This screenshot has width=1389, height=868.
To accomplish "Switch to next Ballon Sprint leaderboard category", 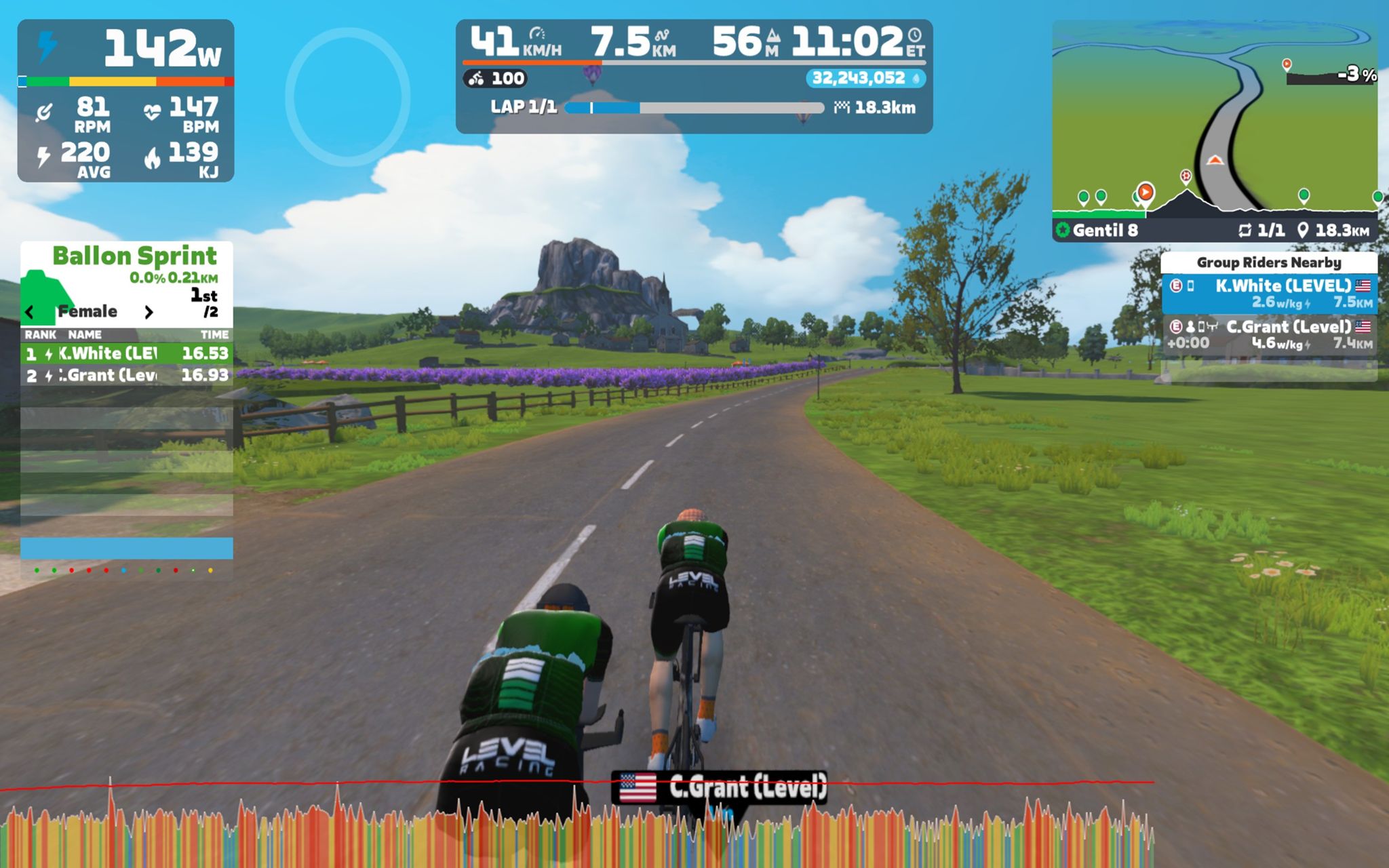I will click(149, 312).
